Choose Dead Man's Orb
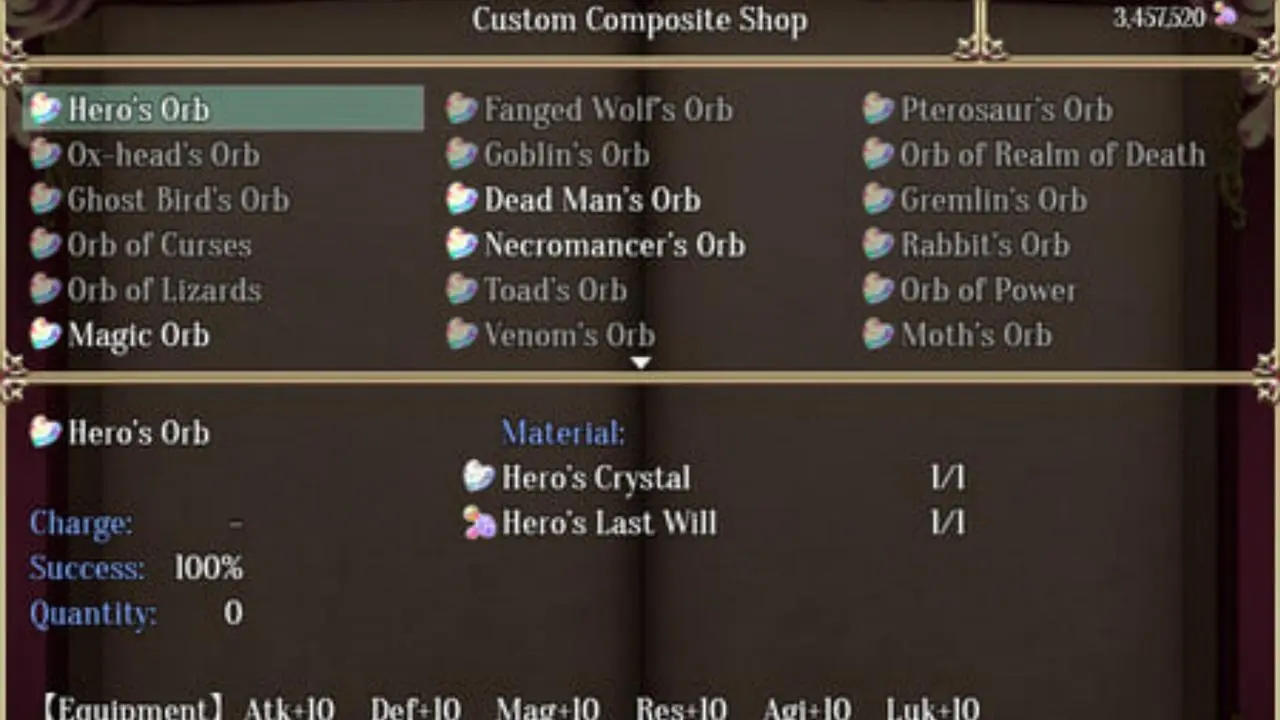Image resolution: width=1280 pixels, height=720 pixels. [x=592, y=200]
